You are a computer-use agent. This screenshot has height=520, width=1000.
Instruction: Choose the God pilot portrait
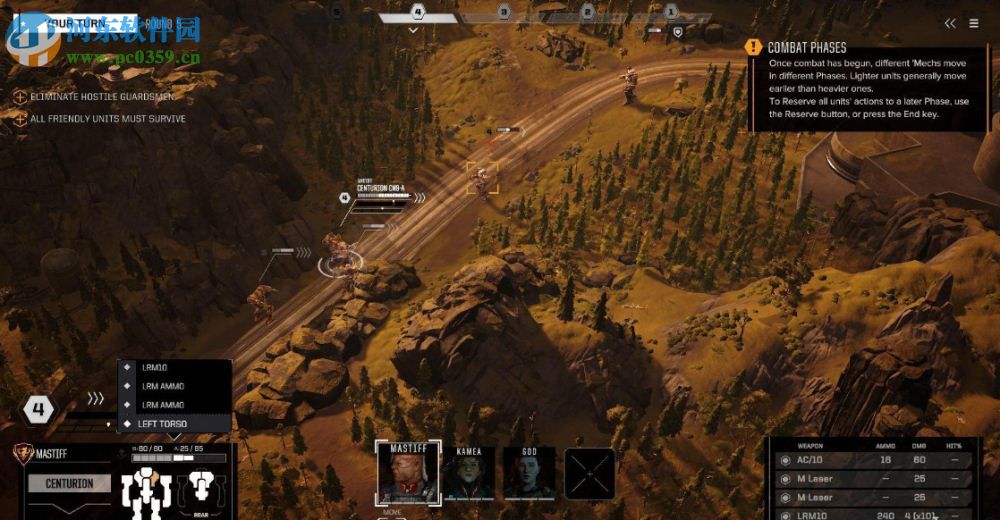click(529, 474)
